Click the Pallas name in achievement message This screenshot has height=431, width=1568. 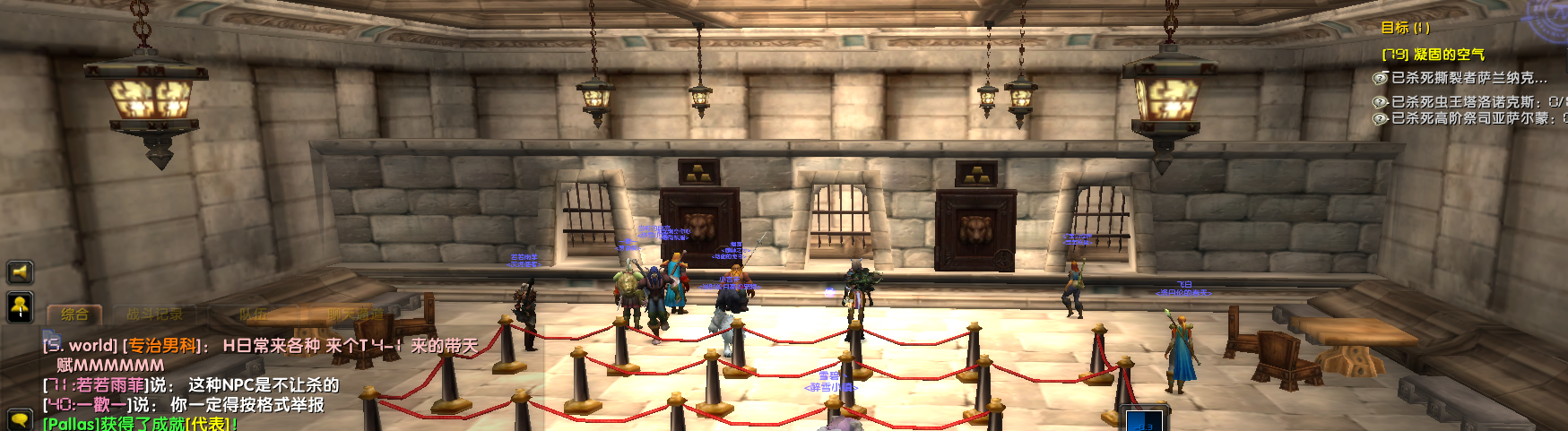72,424
